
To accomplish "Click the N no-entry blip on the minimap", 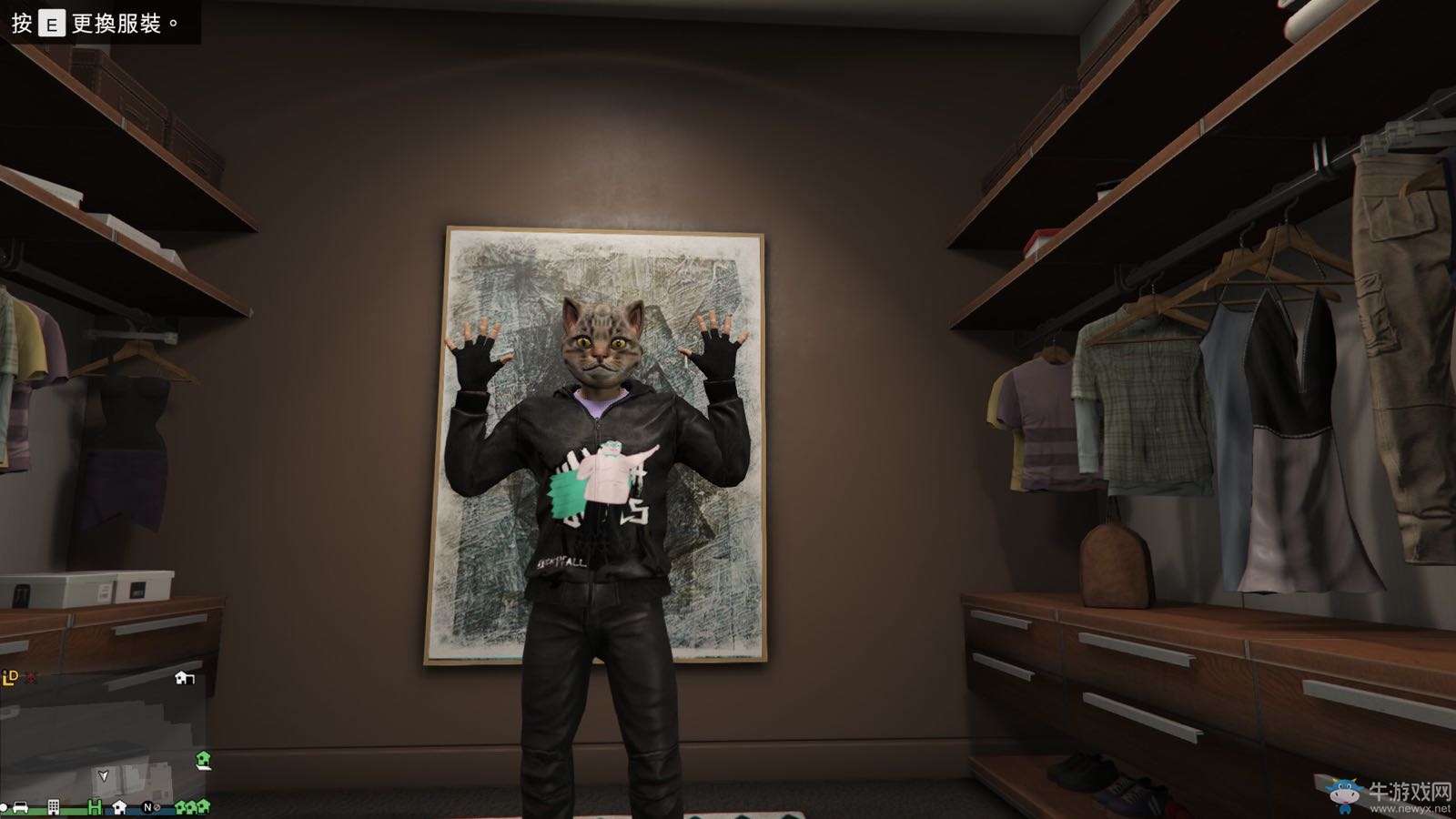I will [x=149, y=807].
